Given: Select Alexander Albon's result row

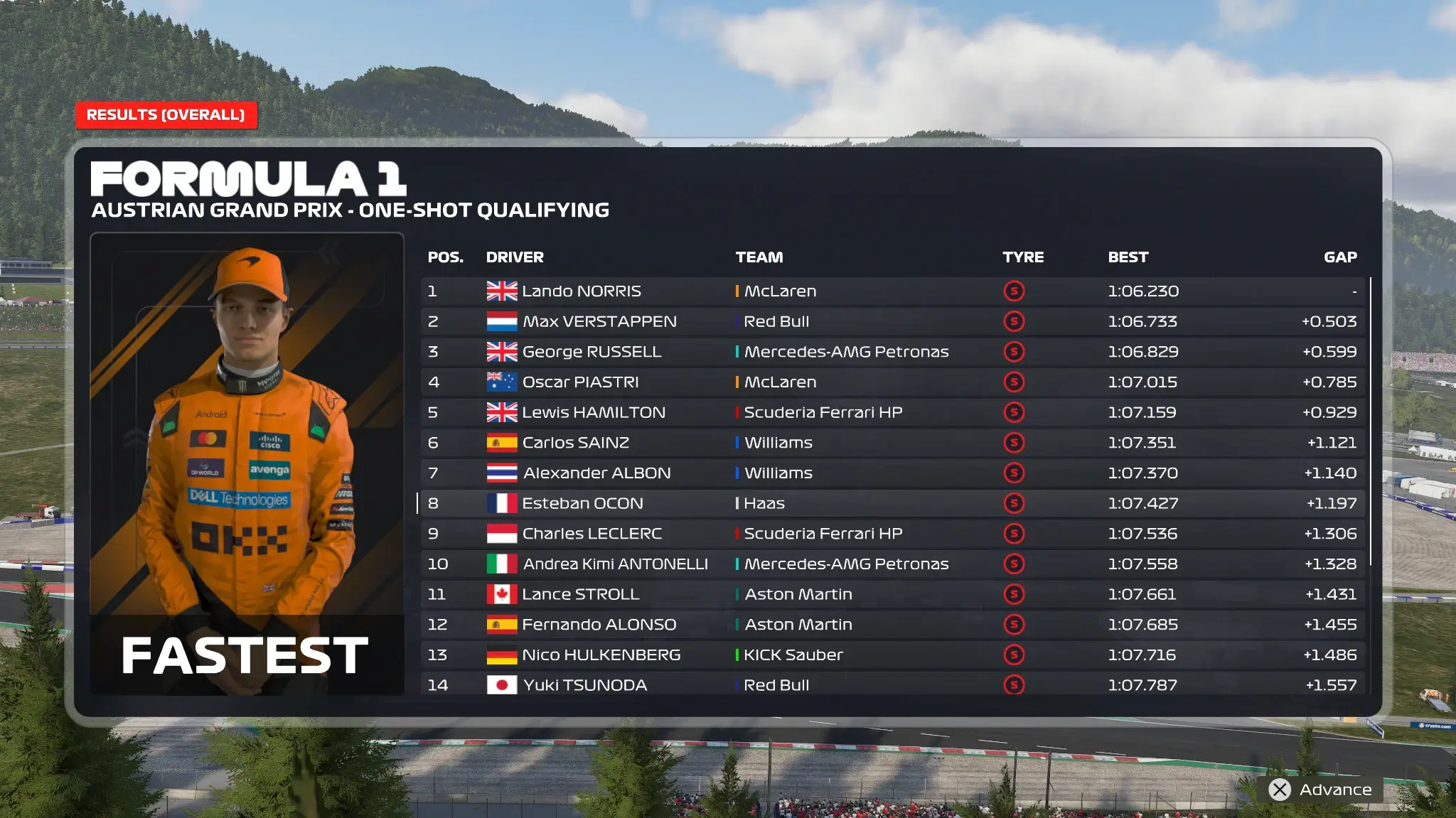Looking at the screenshot, I should [x=892, y=473].
